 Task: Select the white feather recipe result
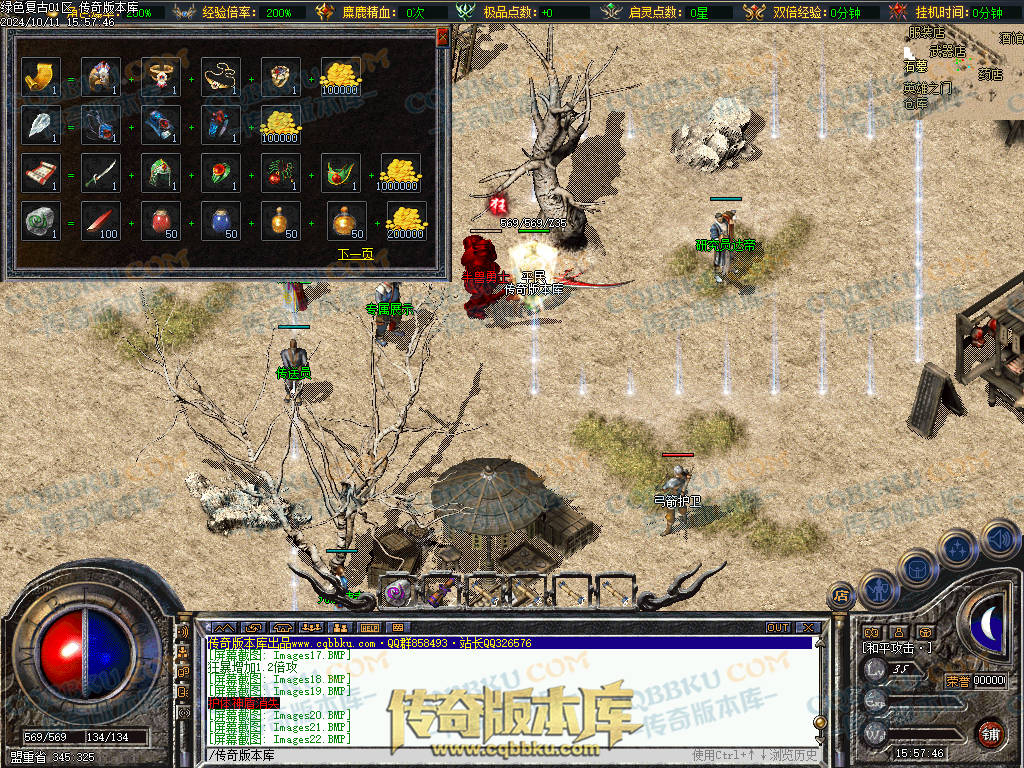pyautogui.click(x=41, y=125)
